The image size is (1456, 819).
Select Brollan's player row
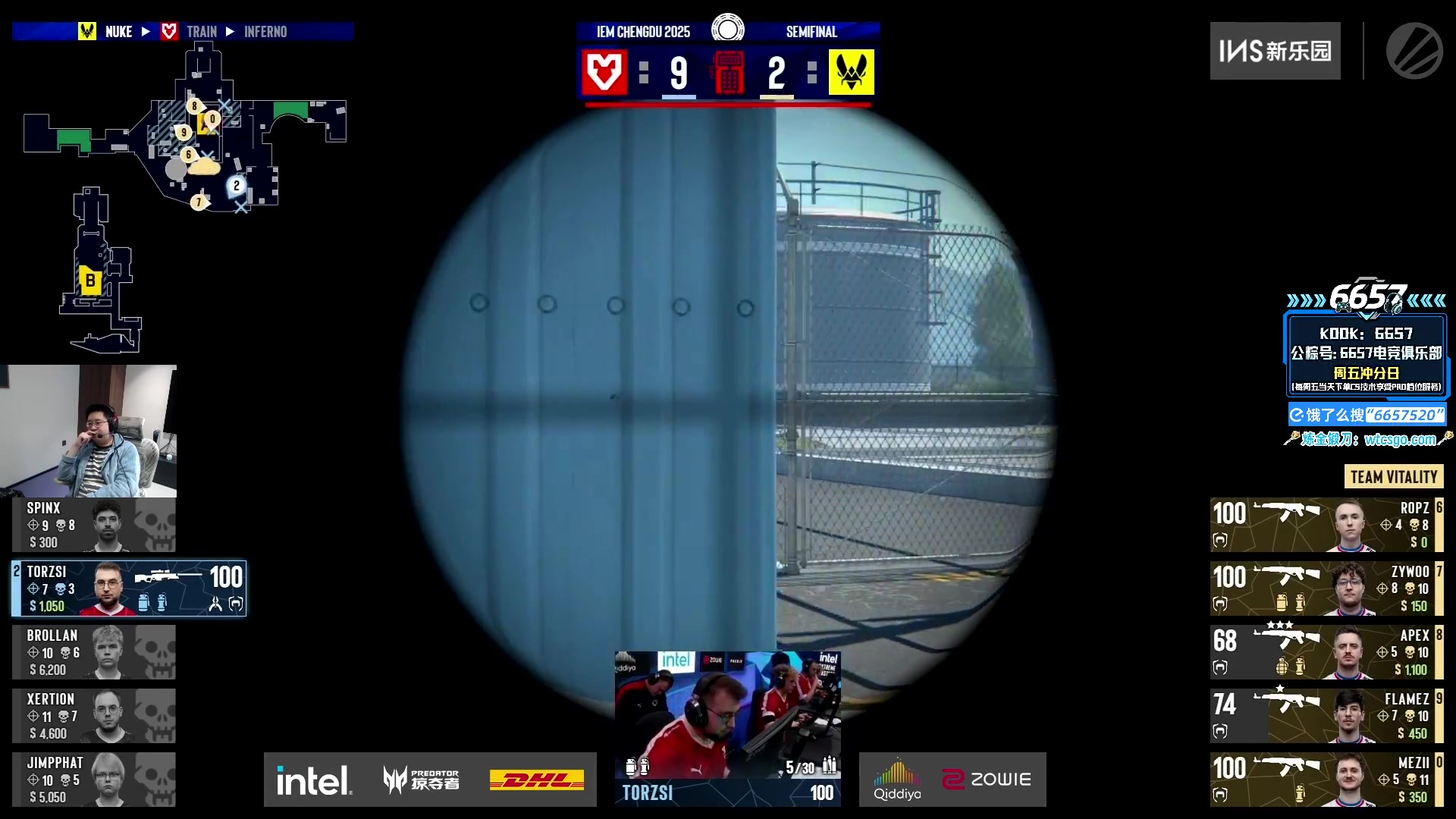[93, 652]
